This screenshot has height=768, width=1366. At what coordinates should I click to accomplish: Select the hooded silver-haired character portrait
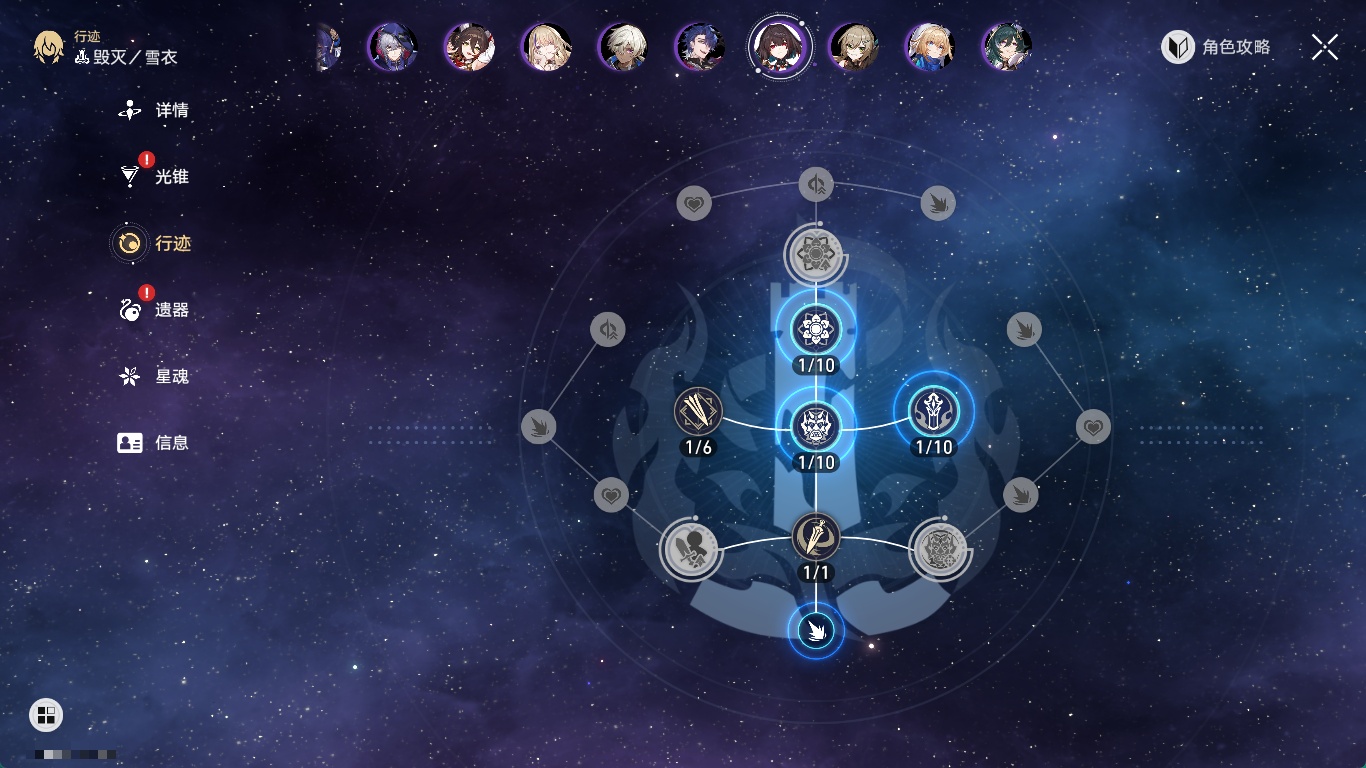pos(392,46)
